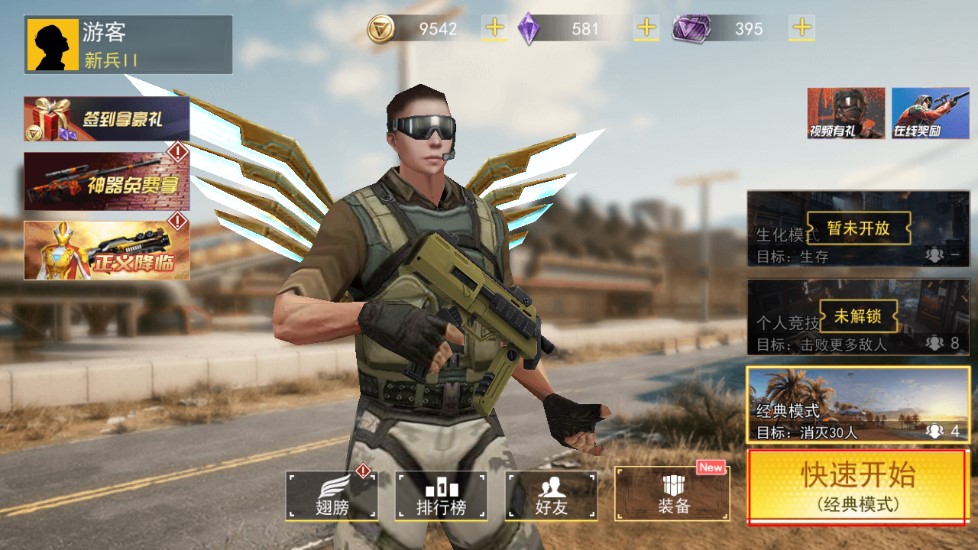Open the 游客 player profile card
The width and height of the screenshot is (978, 550).
tap(129, 45)
